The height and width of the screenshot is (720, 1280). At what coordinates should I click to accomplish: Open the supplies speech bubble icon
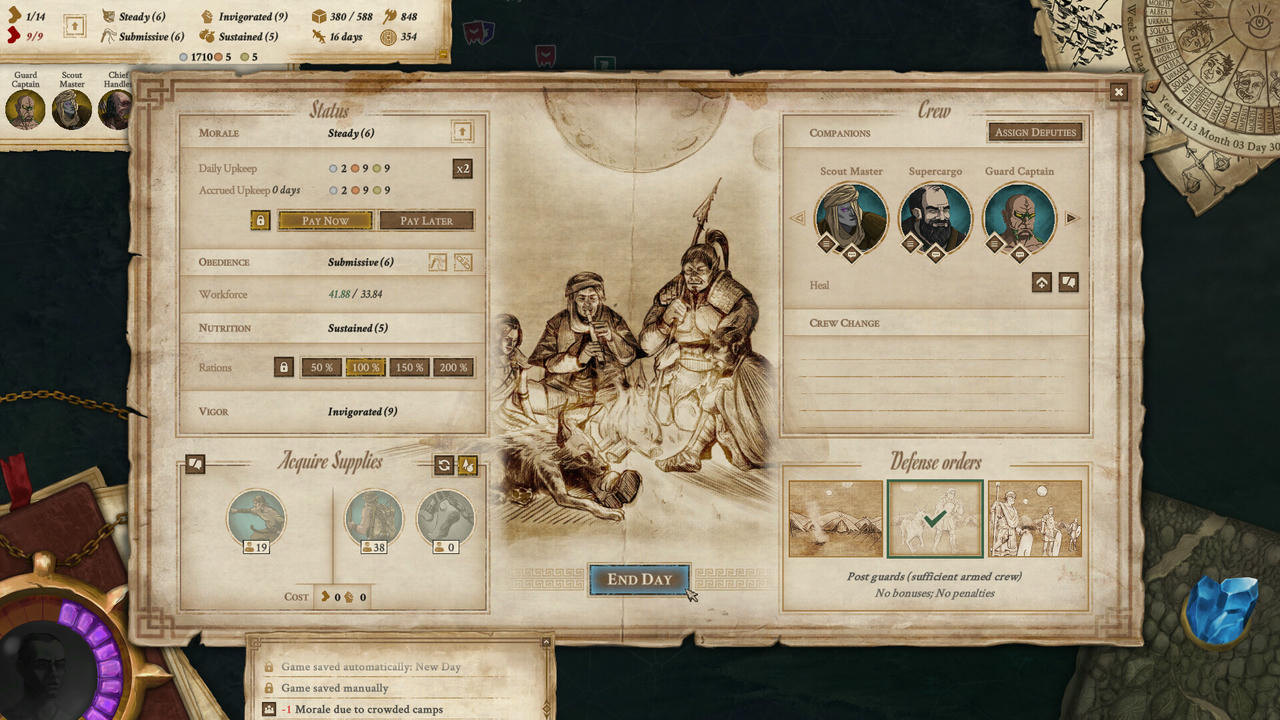[x=195, y=464]
